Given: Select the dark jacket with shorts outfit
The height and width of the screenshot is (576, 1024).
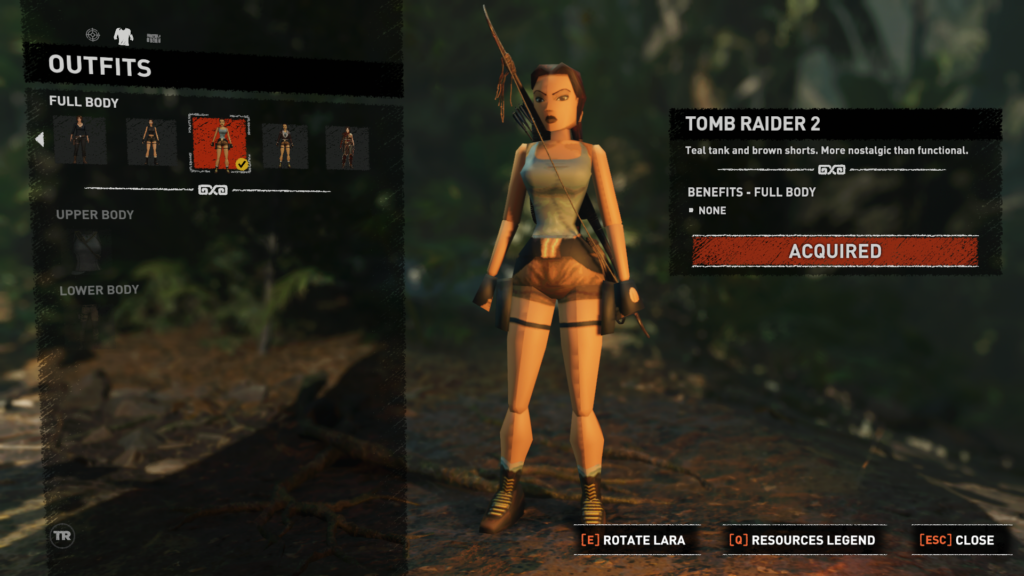Looking at the screenshot, I should pos(285,145).
